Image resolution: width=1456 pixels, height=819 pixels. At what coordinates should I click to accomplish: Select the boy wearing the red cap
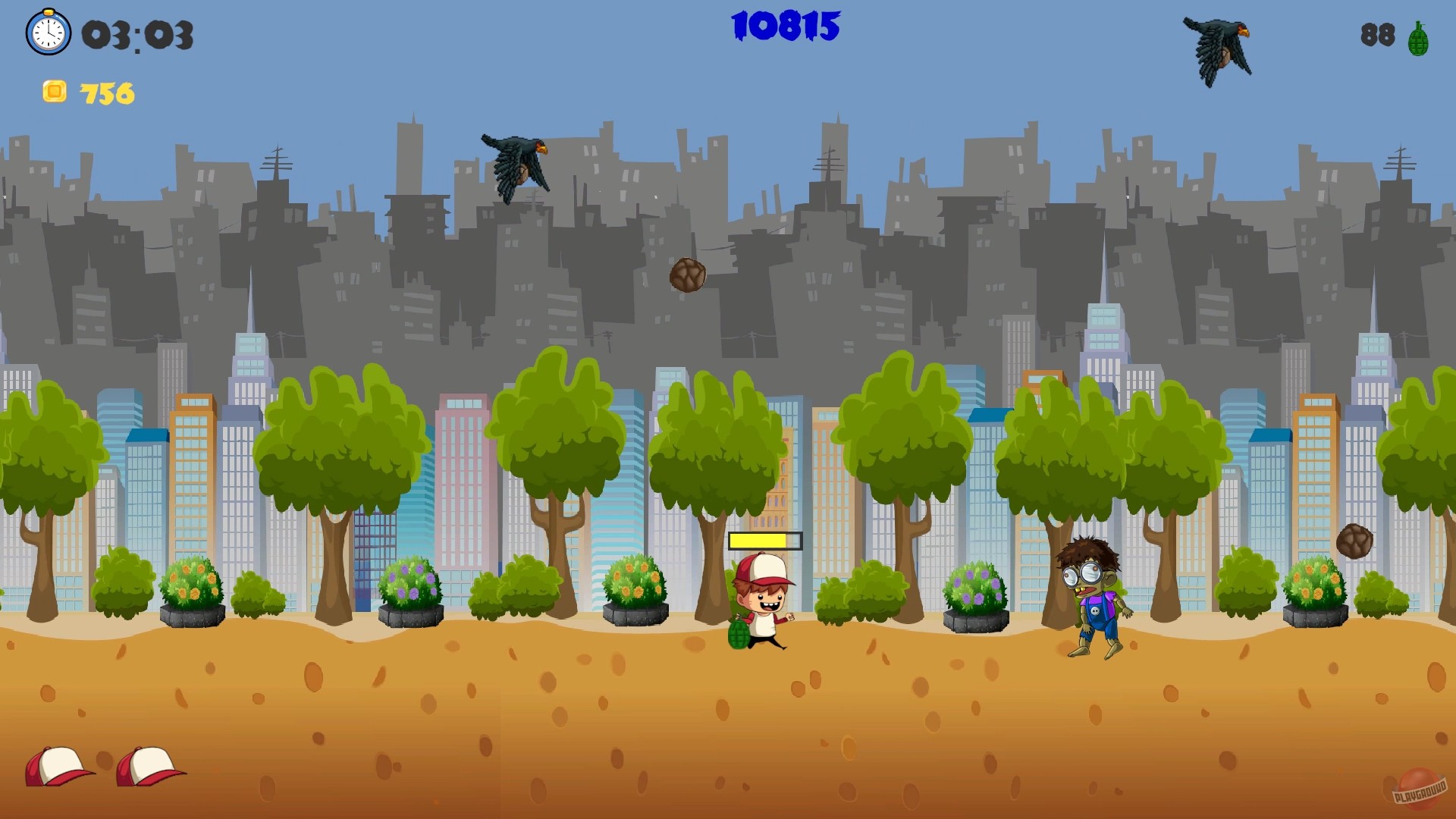pyautogui.click(x=762, y=603)
